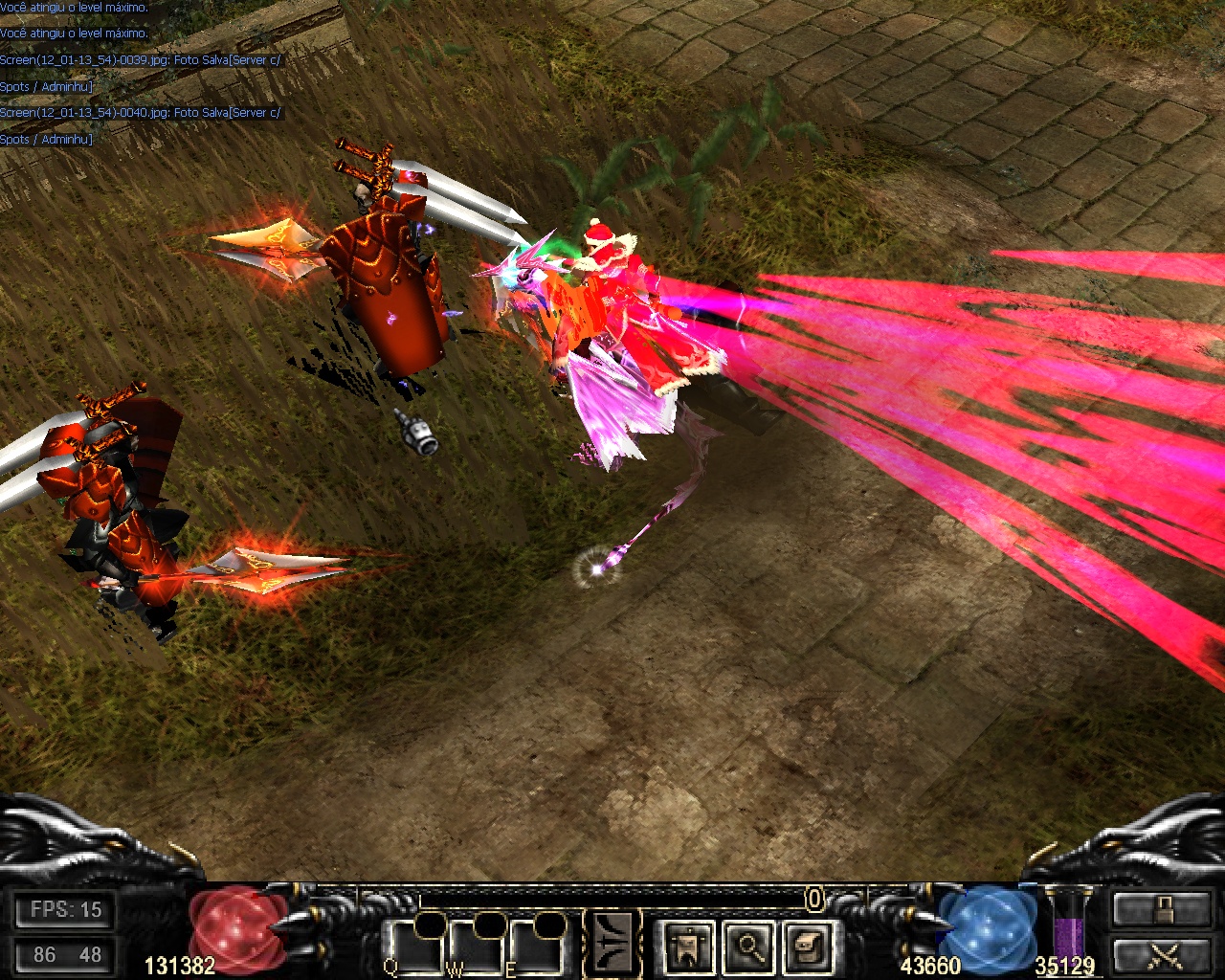The width and height of the screenshot is (1225, 980).
Task: Toggle the crossed swords button
Action: pyautogui.click(x=1162, y=955)
